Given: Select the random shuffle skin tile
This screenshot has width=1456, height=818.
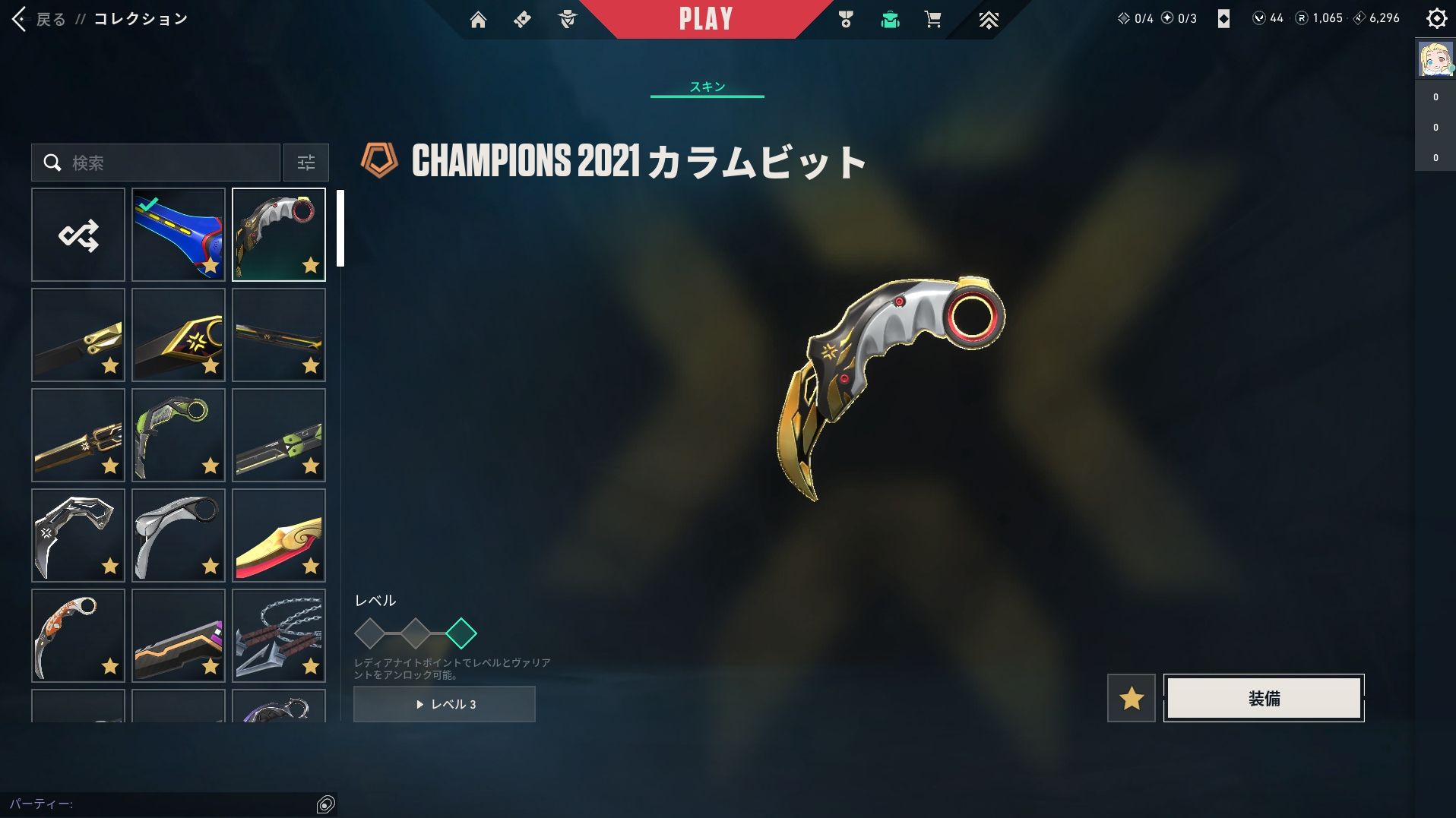Looking at the screenshot, I should (x=78, y=235).
